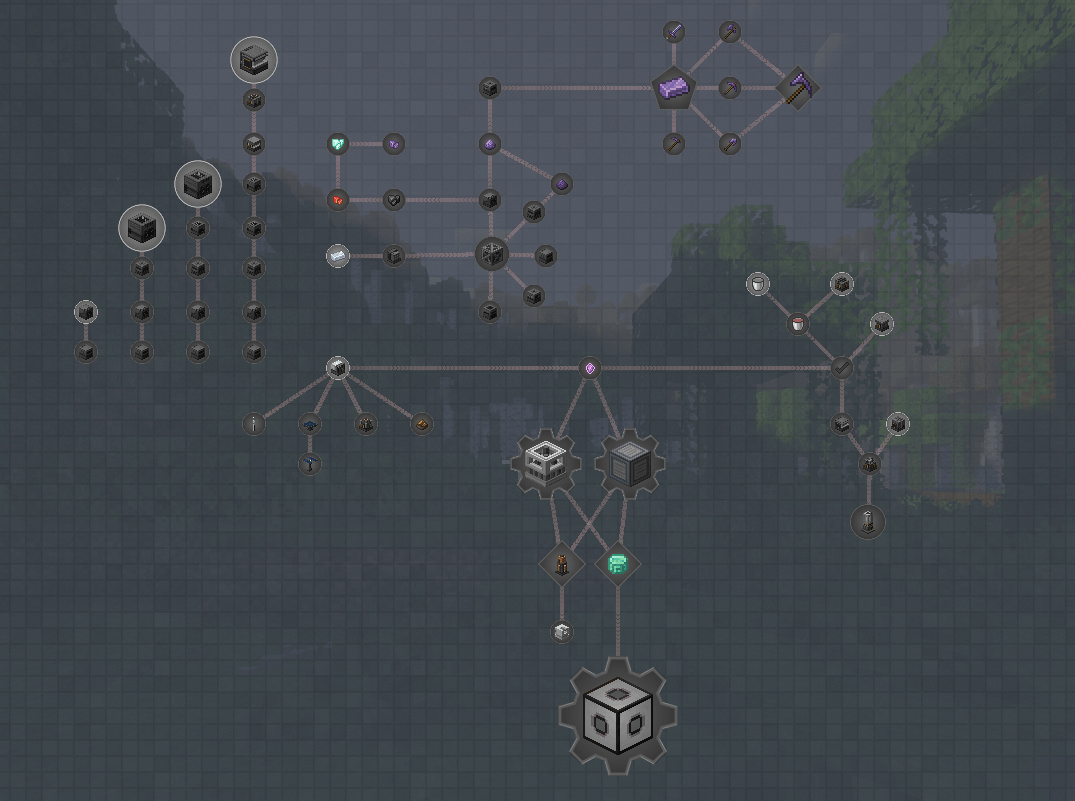Select the purple sword quest node
The width and height of the screenshot is (1075, 801).
click(x=674, y=33)
